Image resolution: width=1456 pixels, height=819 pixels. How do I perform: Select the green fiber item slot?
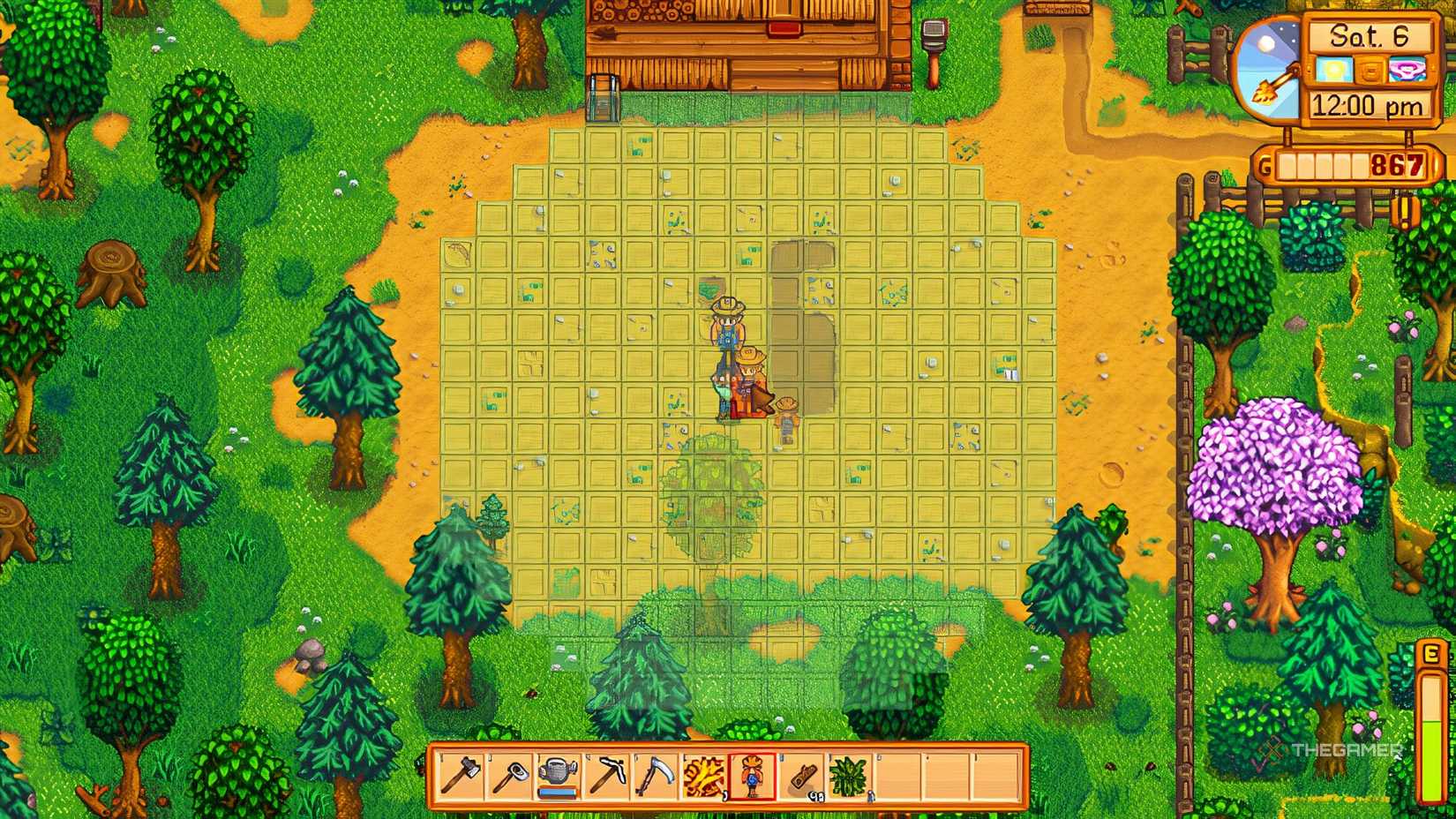pos(849,775)
